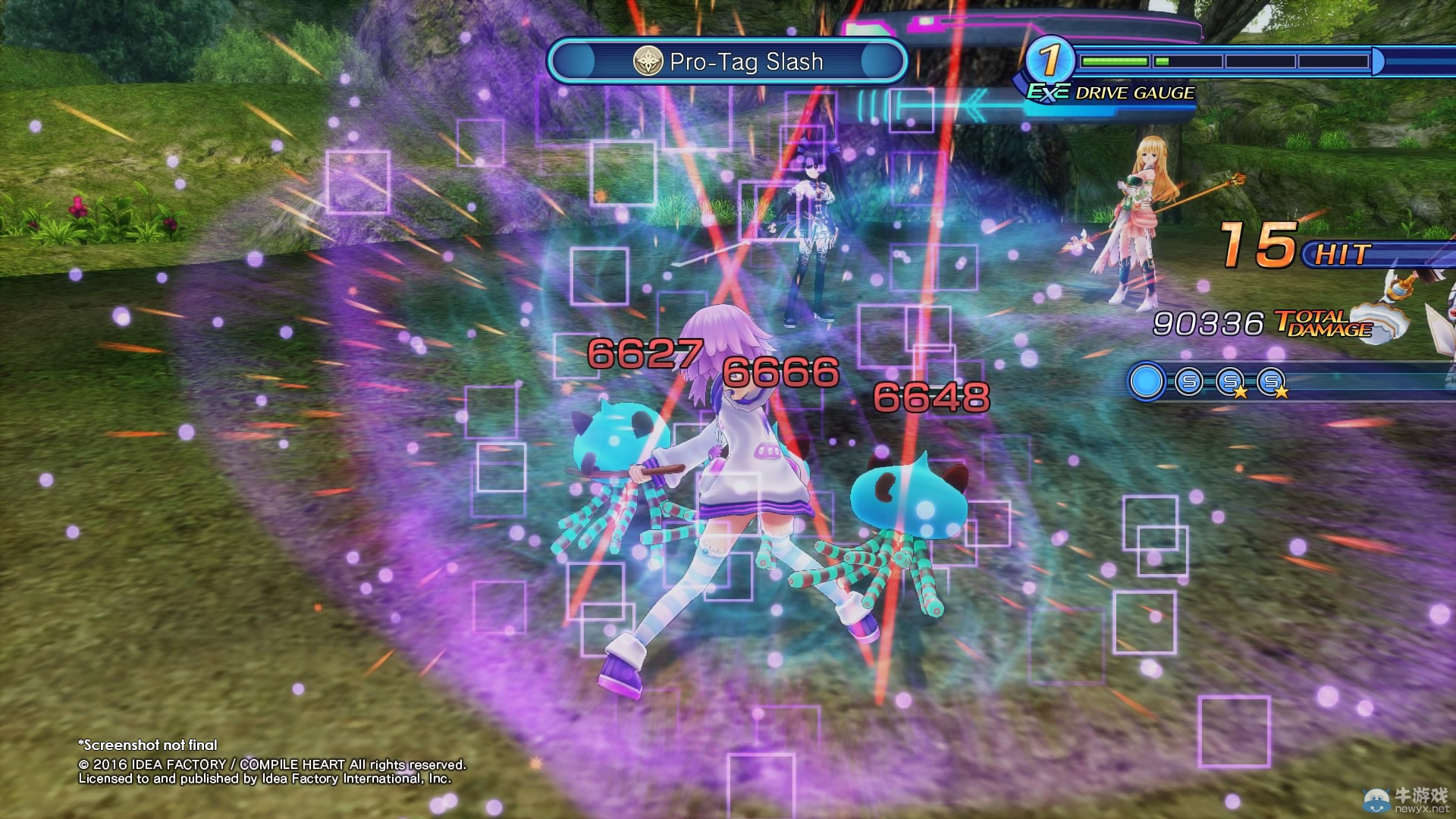Open the Pro-Tag Slash skill banner

coord(728,62)
